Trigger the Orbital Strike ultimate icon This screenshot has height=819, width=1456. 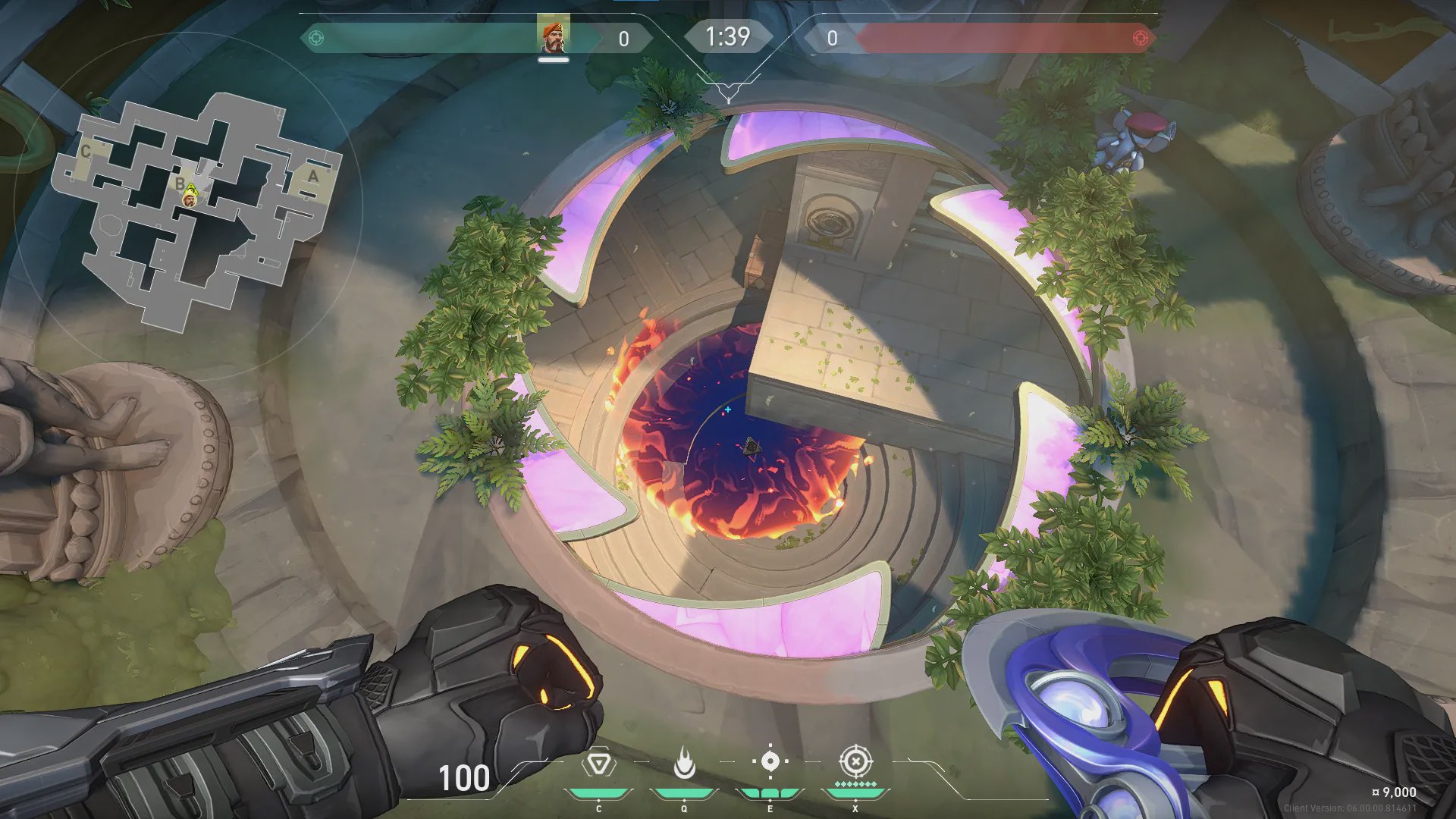pos(855,761)
